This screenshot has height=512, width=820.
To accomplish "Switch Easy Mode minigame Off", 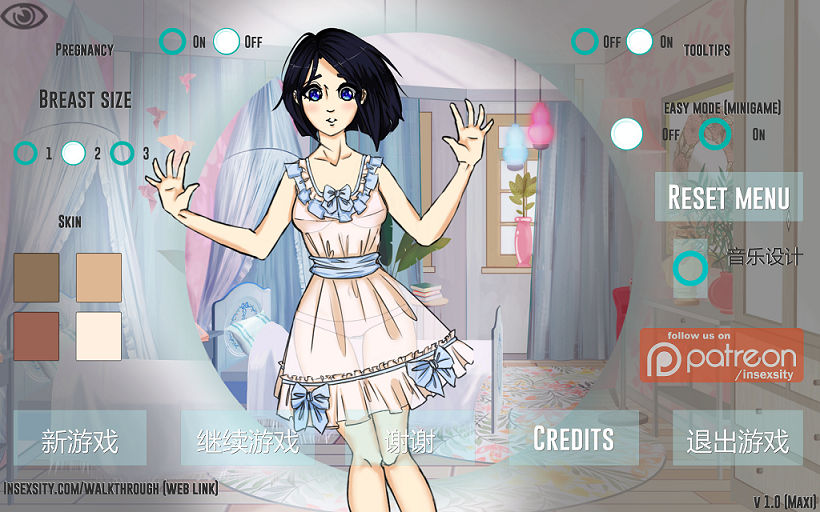I will click(x=626, y=133).
